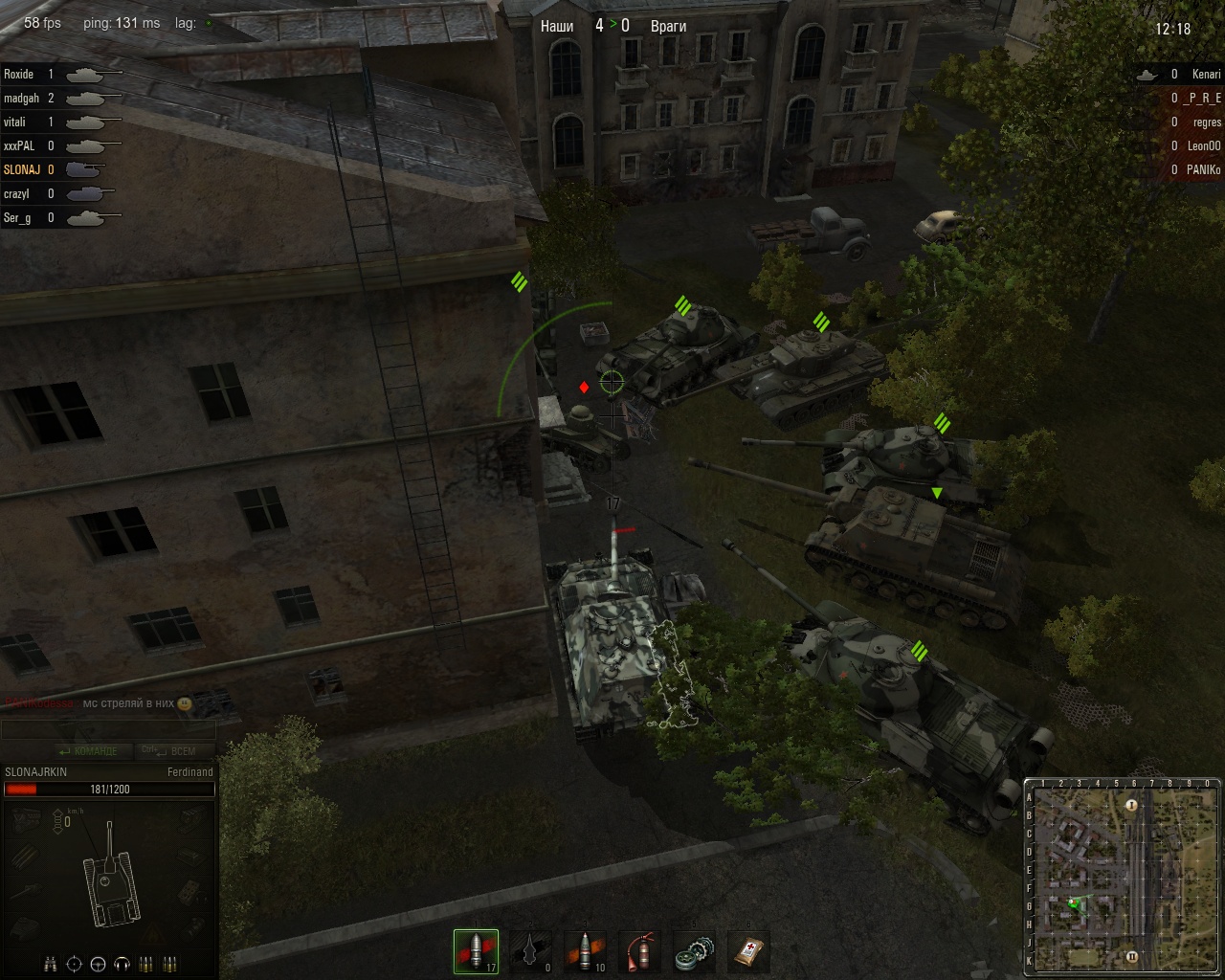Use the fire extinguisher consumable
Screen dimensions: 1225x980
[x=640, y=951]
